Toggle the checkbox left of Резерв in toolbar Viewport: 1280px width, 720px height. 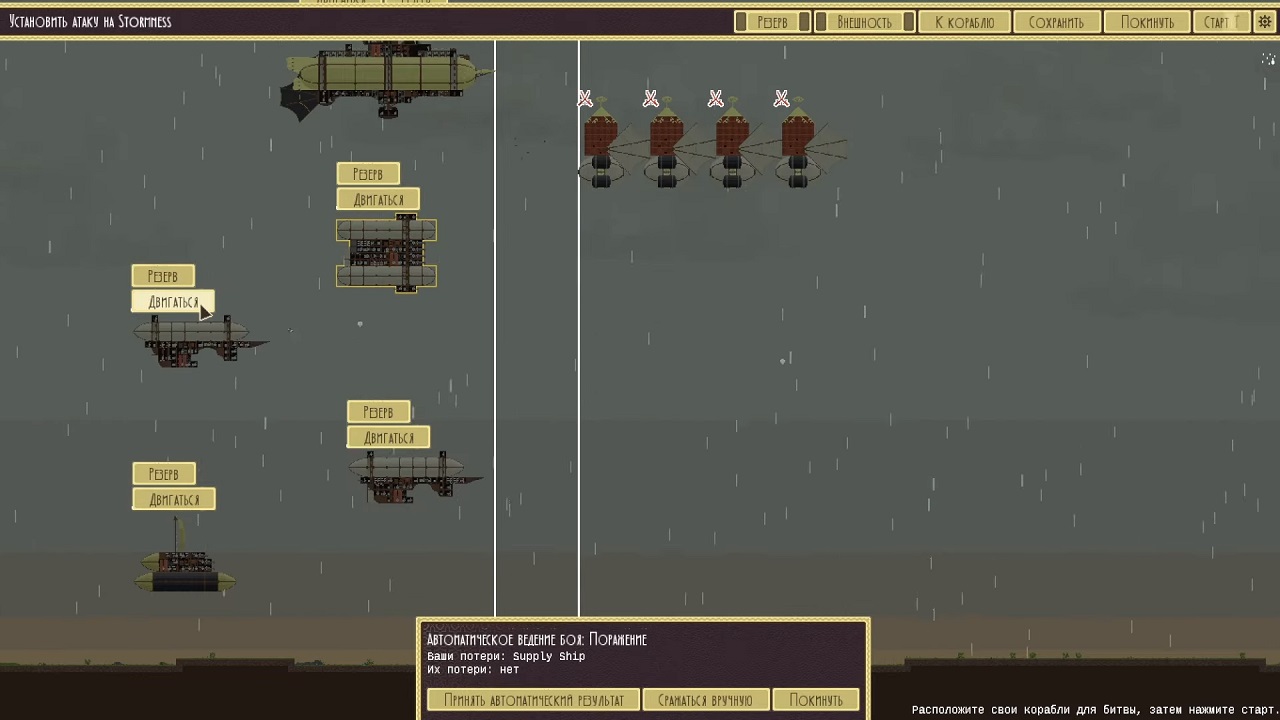(740, 21)
